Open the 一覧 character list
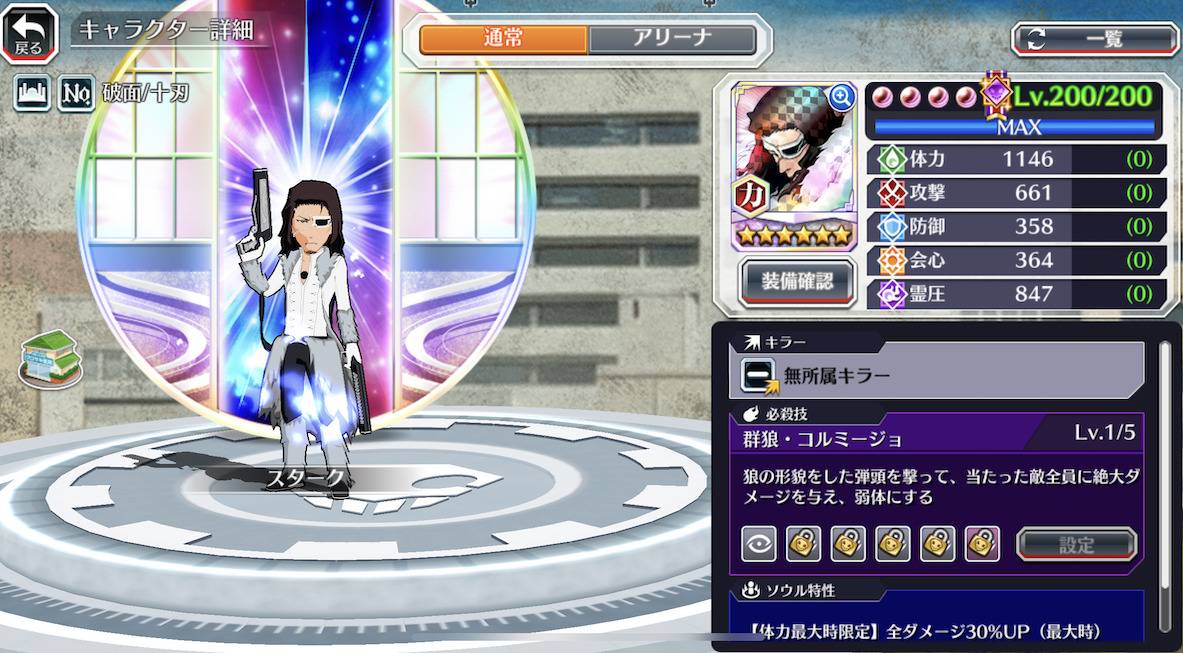 pyautogui.click(x=1095, y=39)
